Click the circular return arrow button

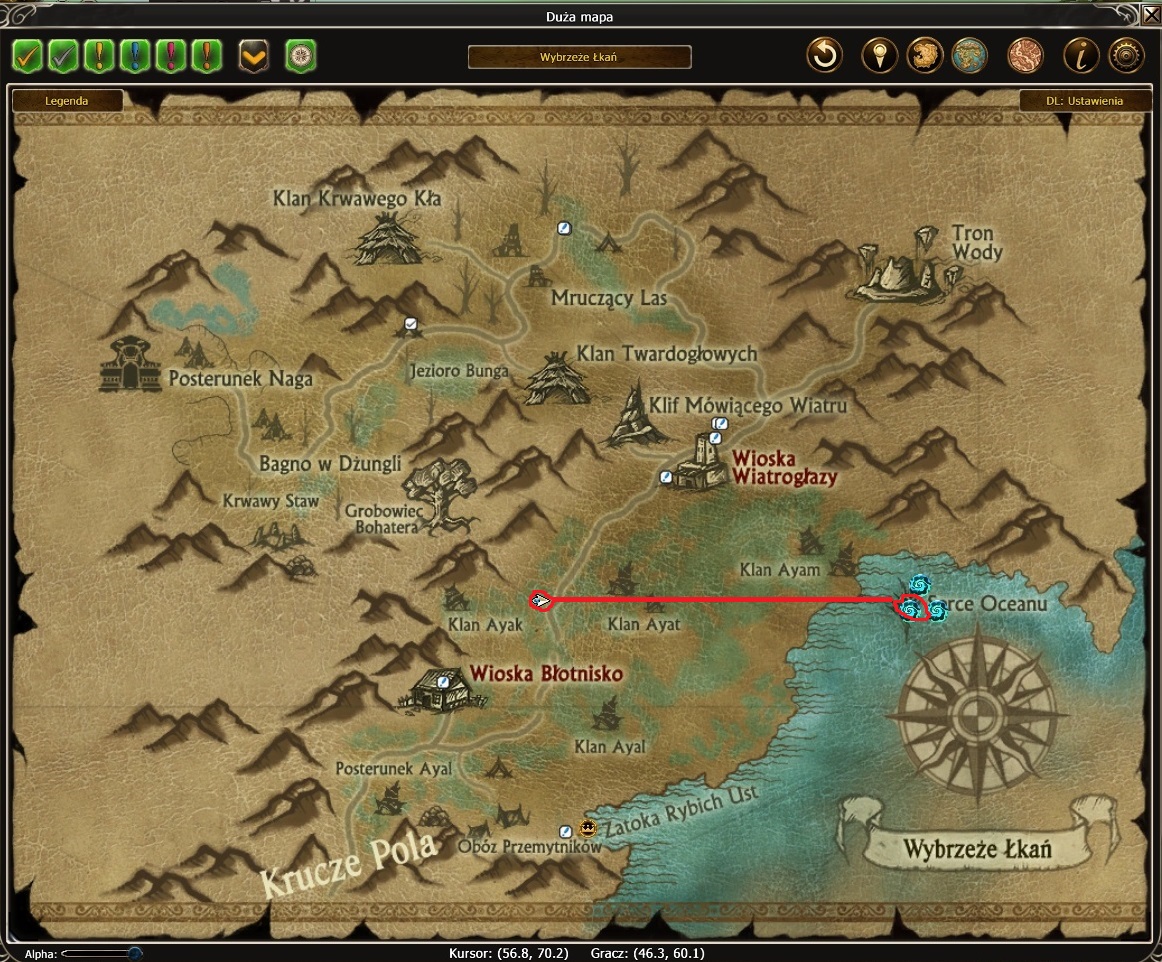pos(825,56)
